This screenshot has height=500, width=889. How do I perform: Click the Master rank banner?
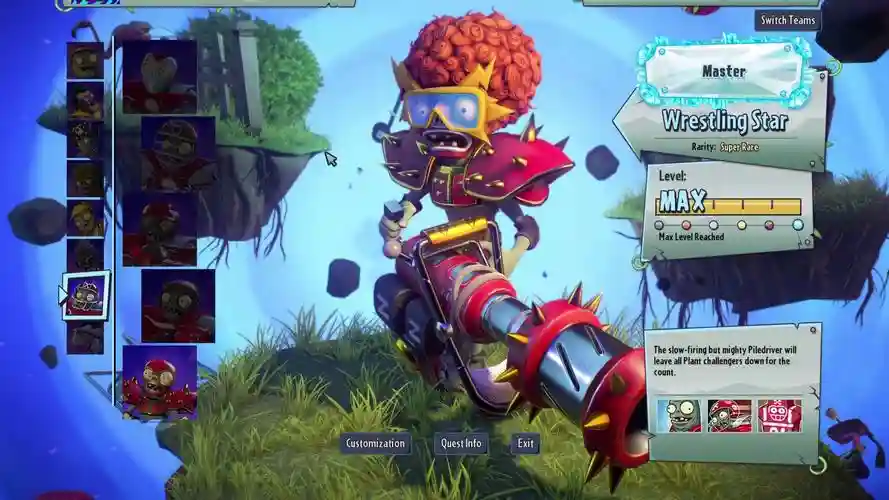tap(723, 72)
